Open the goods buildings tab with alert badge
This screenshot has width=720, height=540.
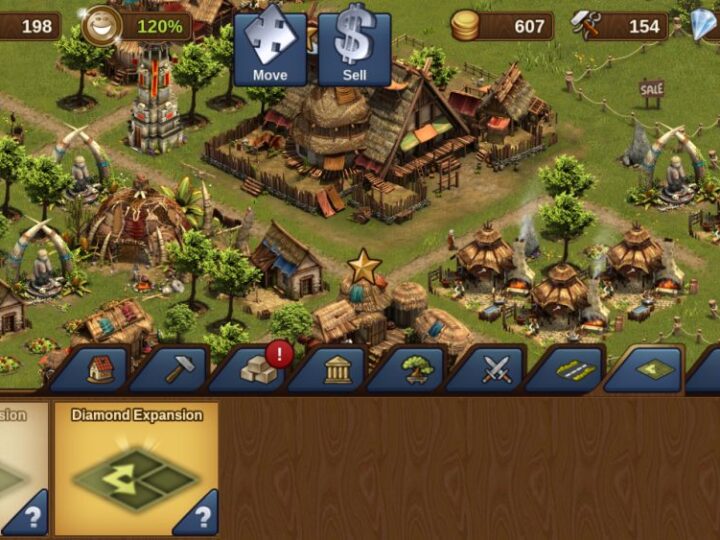[x=259, y=369]
